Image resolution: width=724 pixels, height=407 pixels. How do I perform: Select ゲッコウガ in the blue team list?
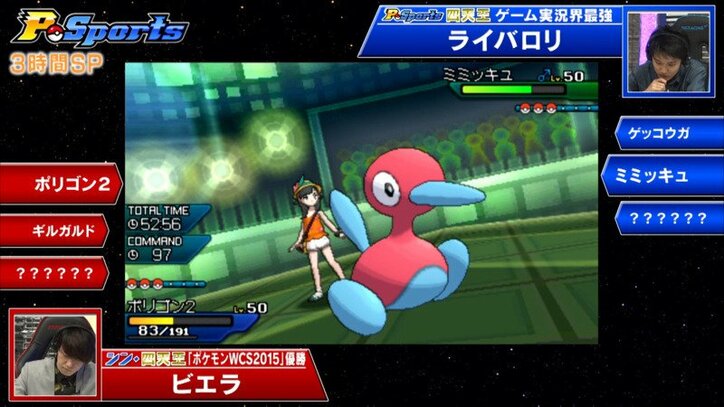tap(663, 131)
